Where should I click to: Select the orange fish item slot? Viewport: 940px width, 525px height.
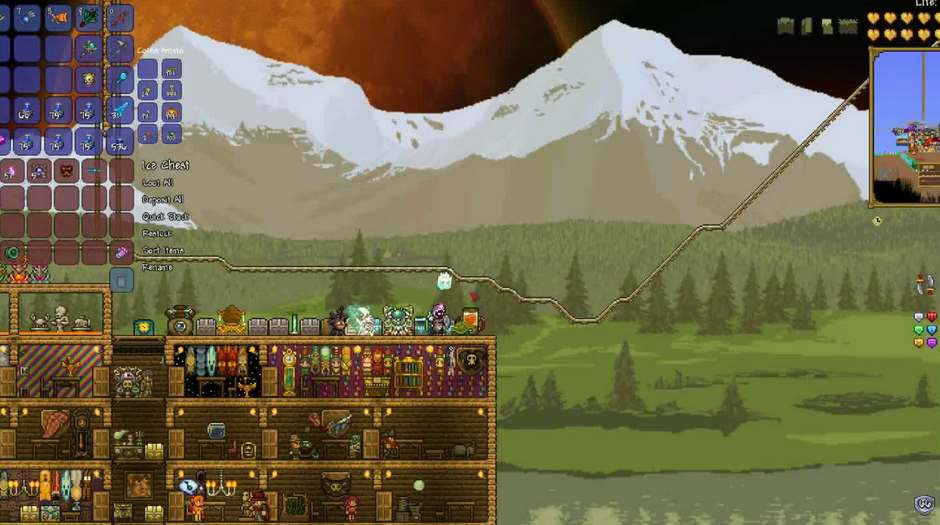point(58,17)
